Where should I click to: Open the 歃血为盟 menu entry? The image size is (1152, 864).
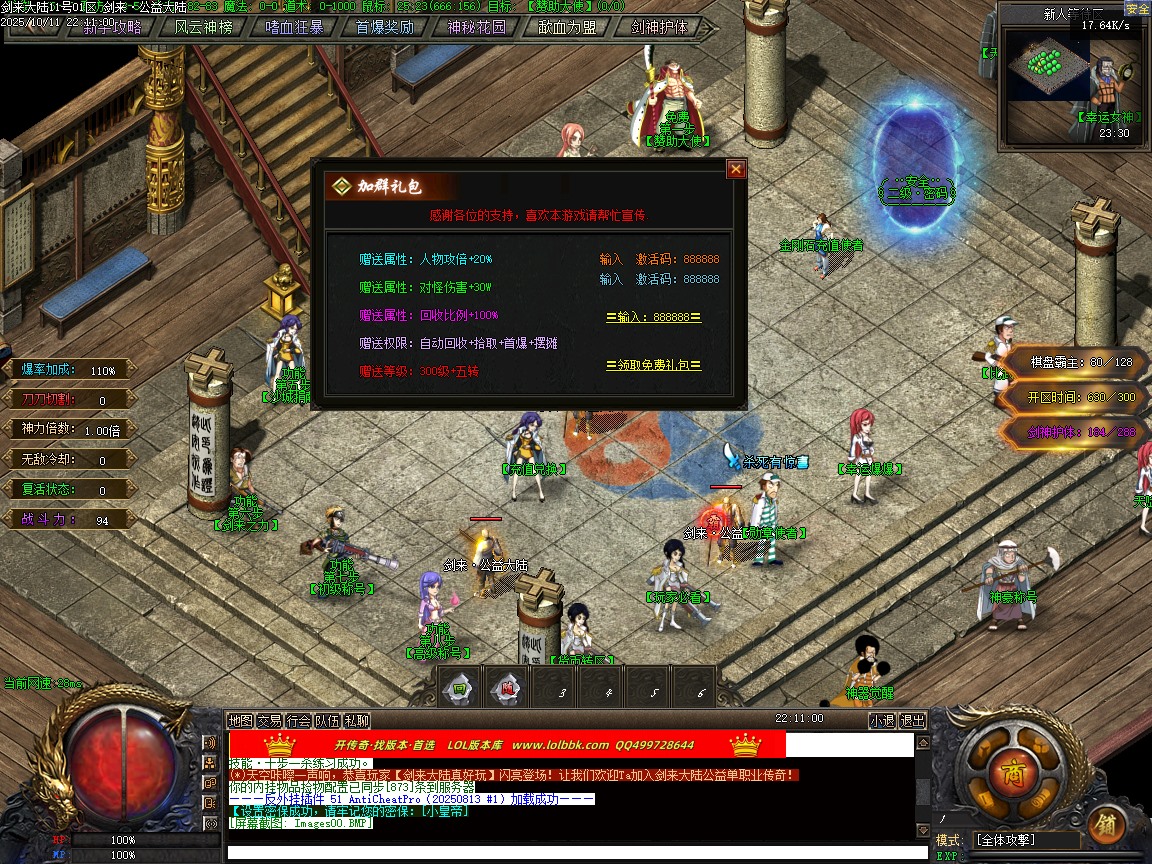click(567, 27)
